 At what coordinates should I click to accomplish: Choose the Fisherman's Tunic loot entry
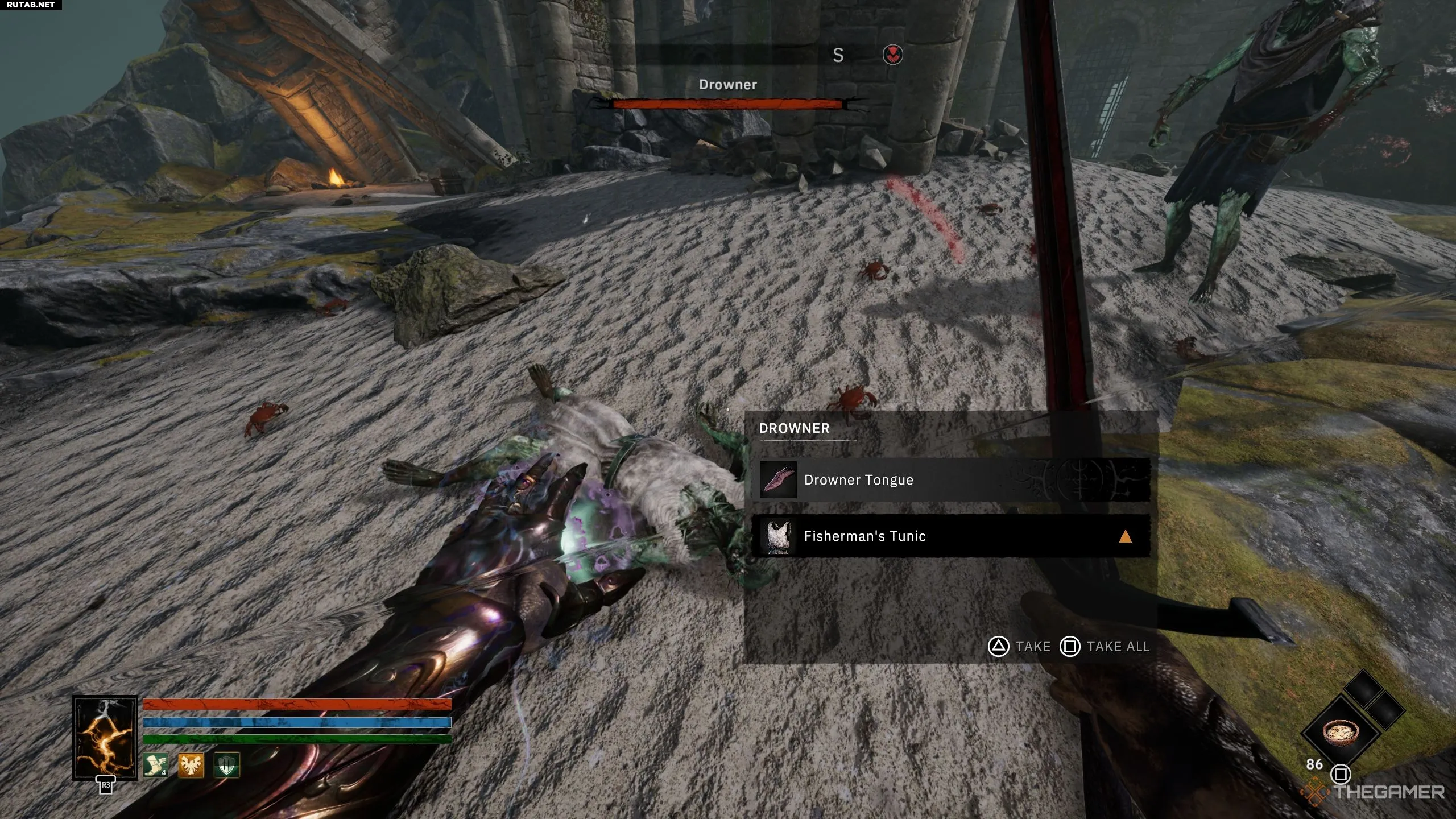coord(950,536)
